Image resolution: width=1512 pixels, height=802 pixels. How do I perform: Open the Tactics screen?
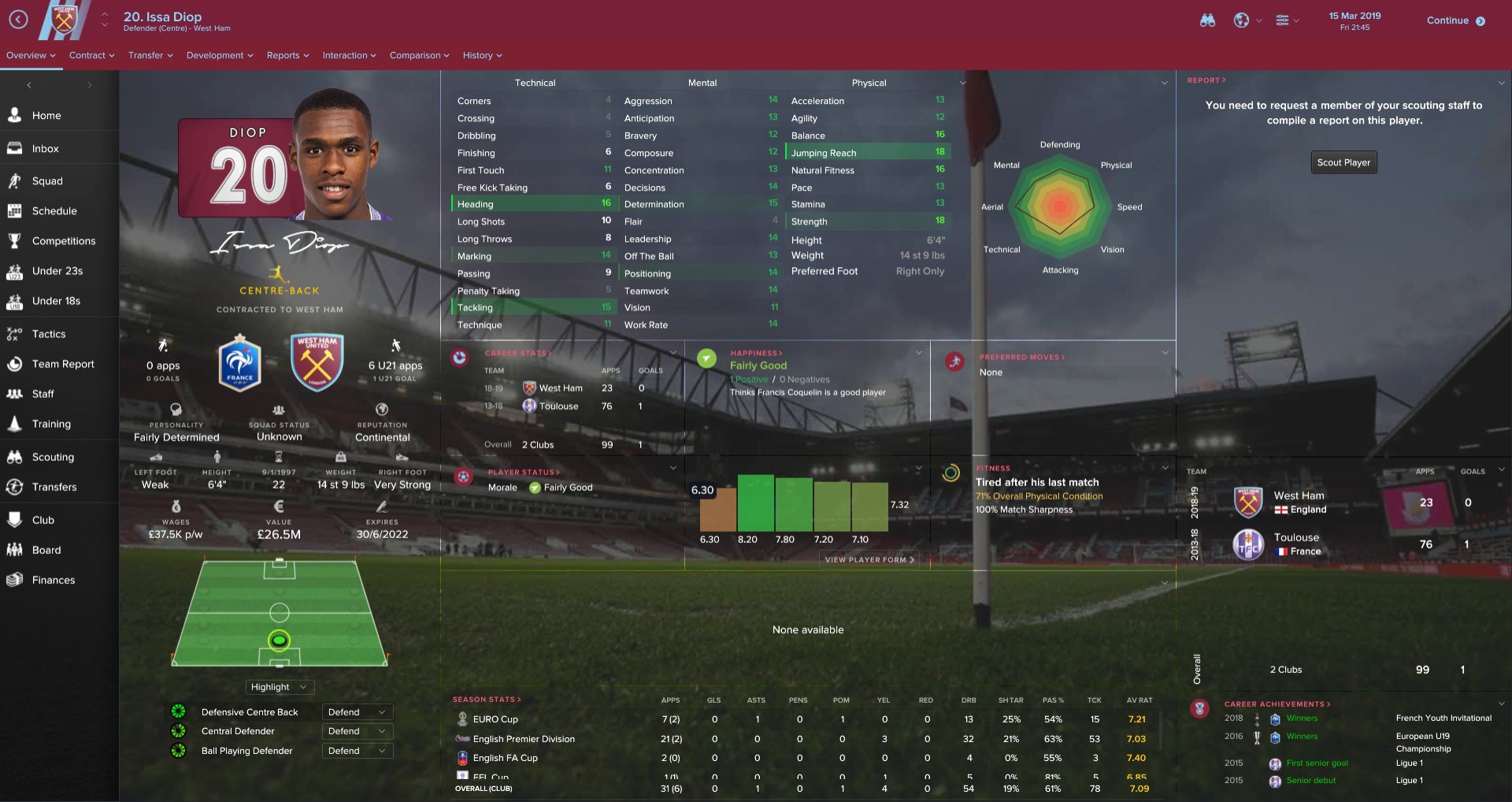pyautogui.click(x=49, y=334)
